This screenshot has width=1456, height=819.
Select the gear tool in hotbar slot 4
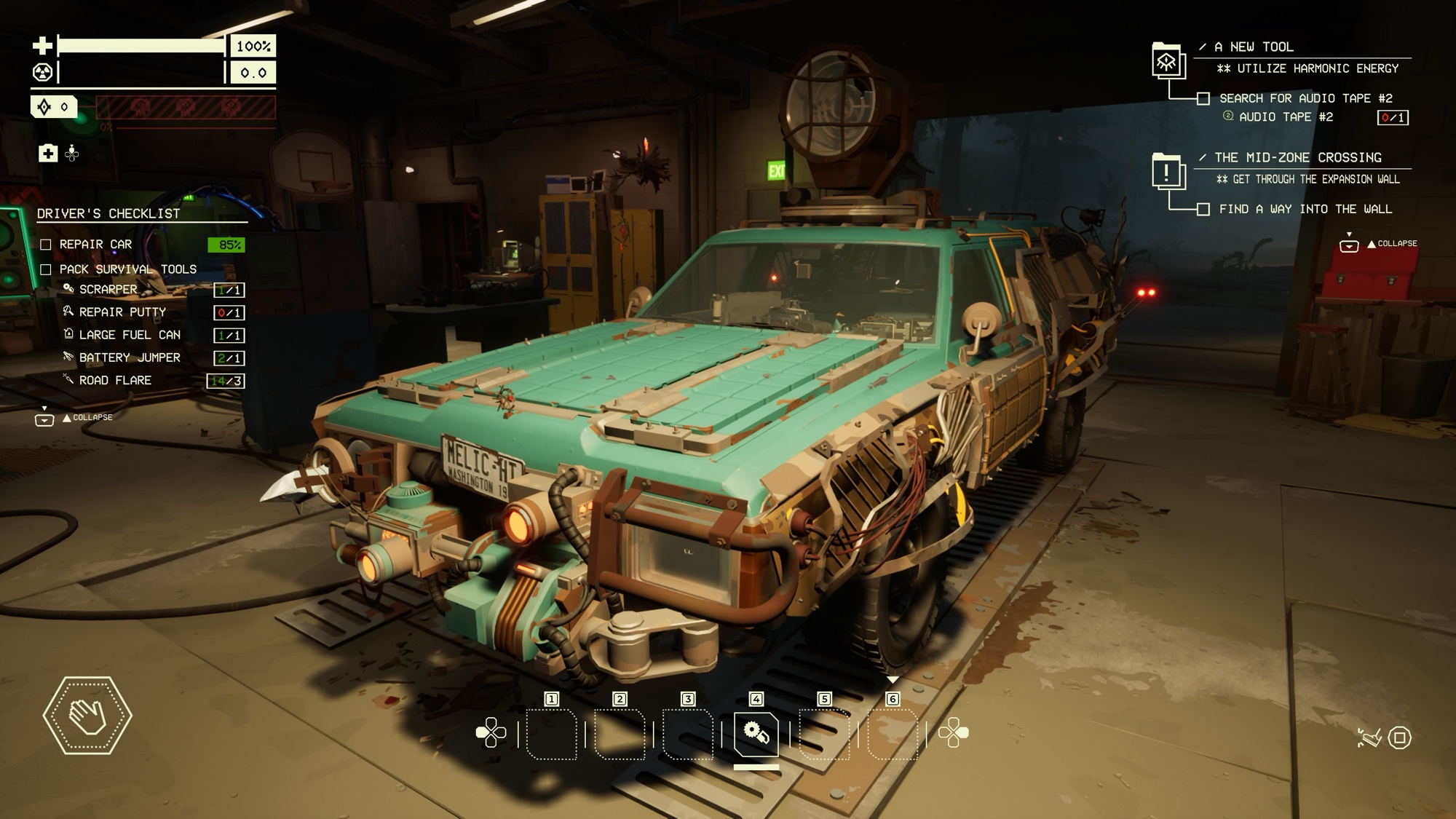tap(756, 733)
